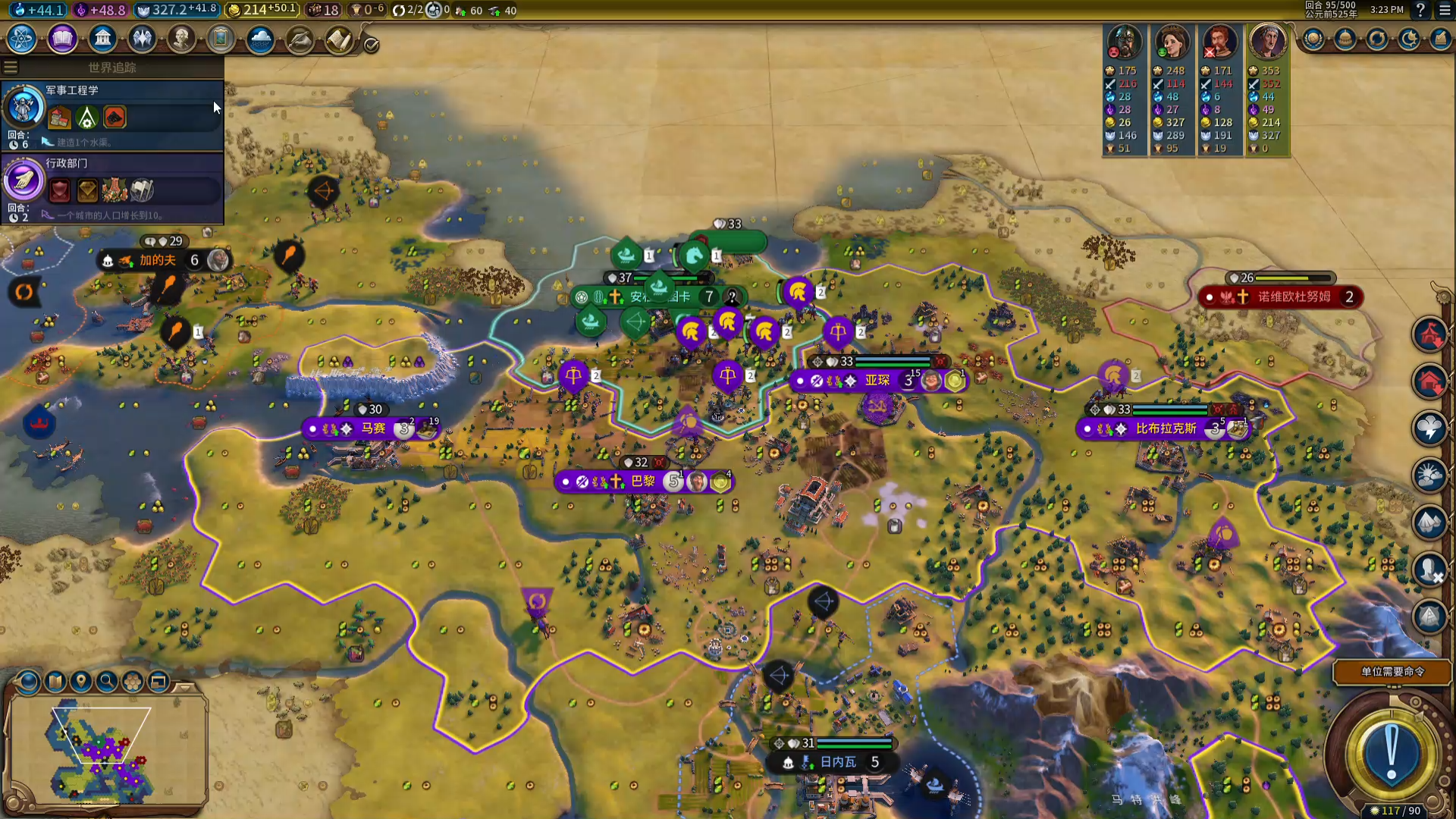1456x819 pixels.
Task: Open the 世界追踪 hamburger options
Action: pos(11,67)
